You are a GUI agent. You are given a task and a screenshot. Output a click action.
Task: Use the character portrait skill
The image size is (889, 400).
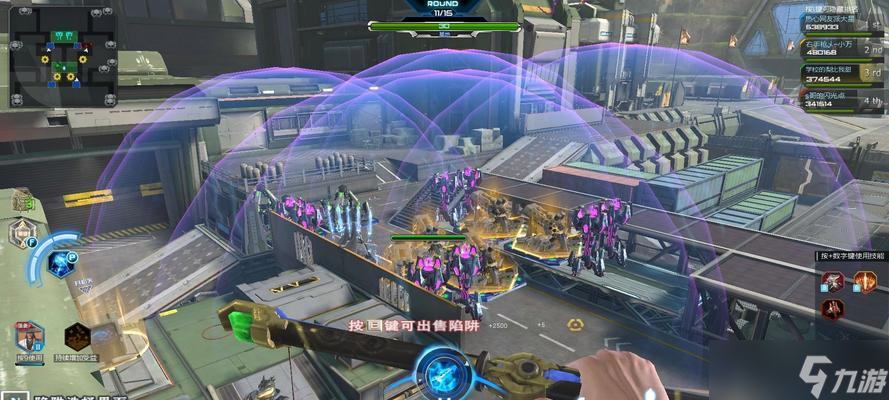coord(29,337)
